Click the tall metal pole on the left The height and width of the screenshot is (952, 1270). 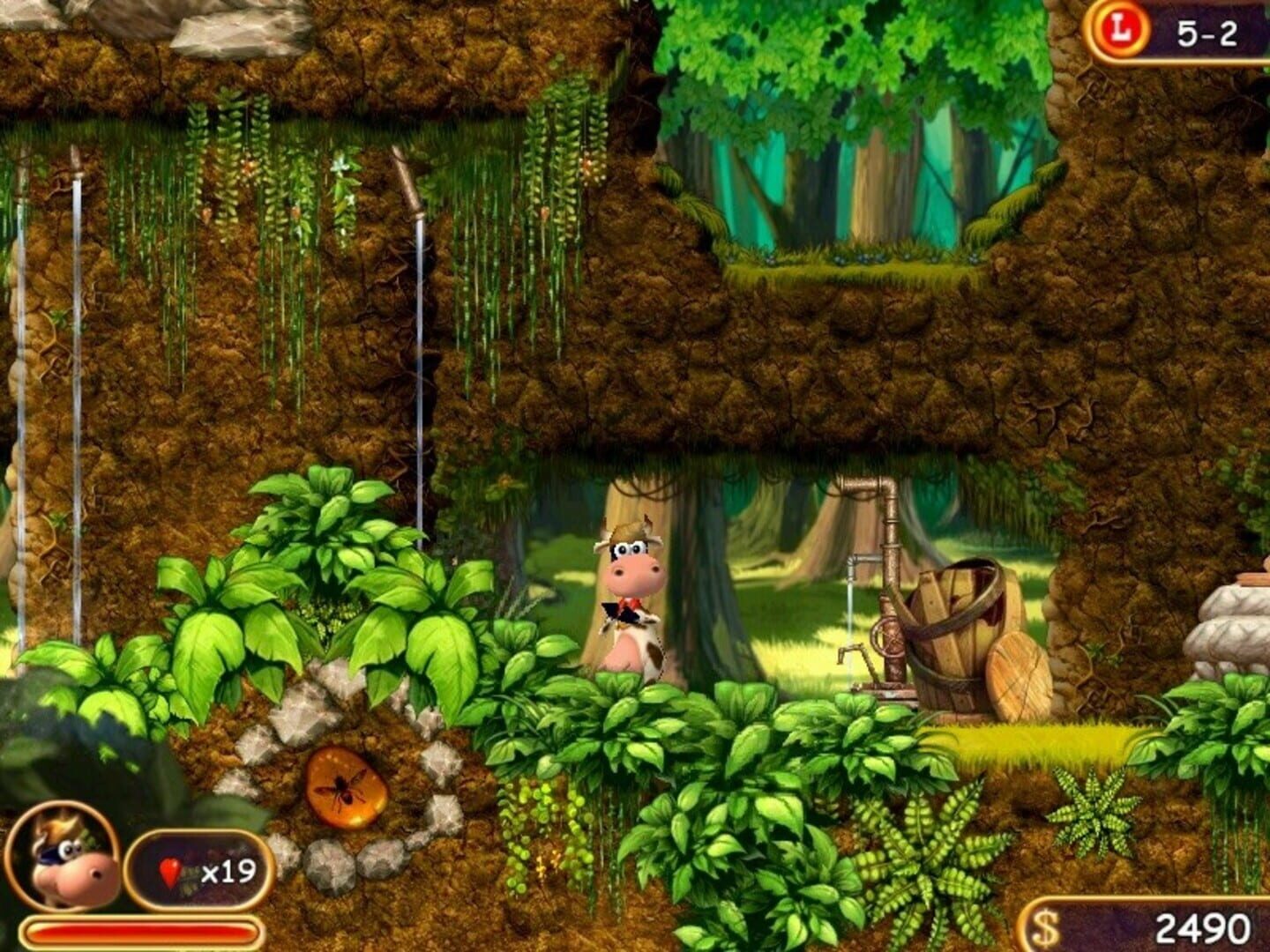[78, 353]
